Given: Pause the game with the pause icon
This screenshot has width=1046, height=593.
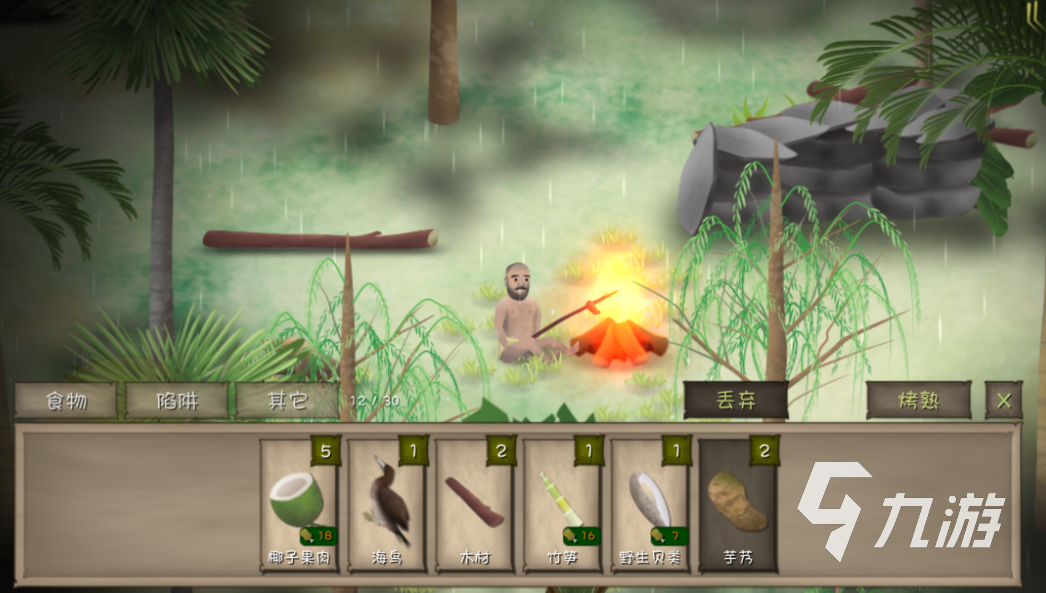Looking at the screenshot, I should [x=1029, y=12].
